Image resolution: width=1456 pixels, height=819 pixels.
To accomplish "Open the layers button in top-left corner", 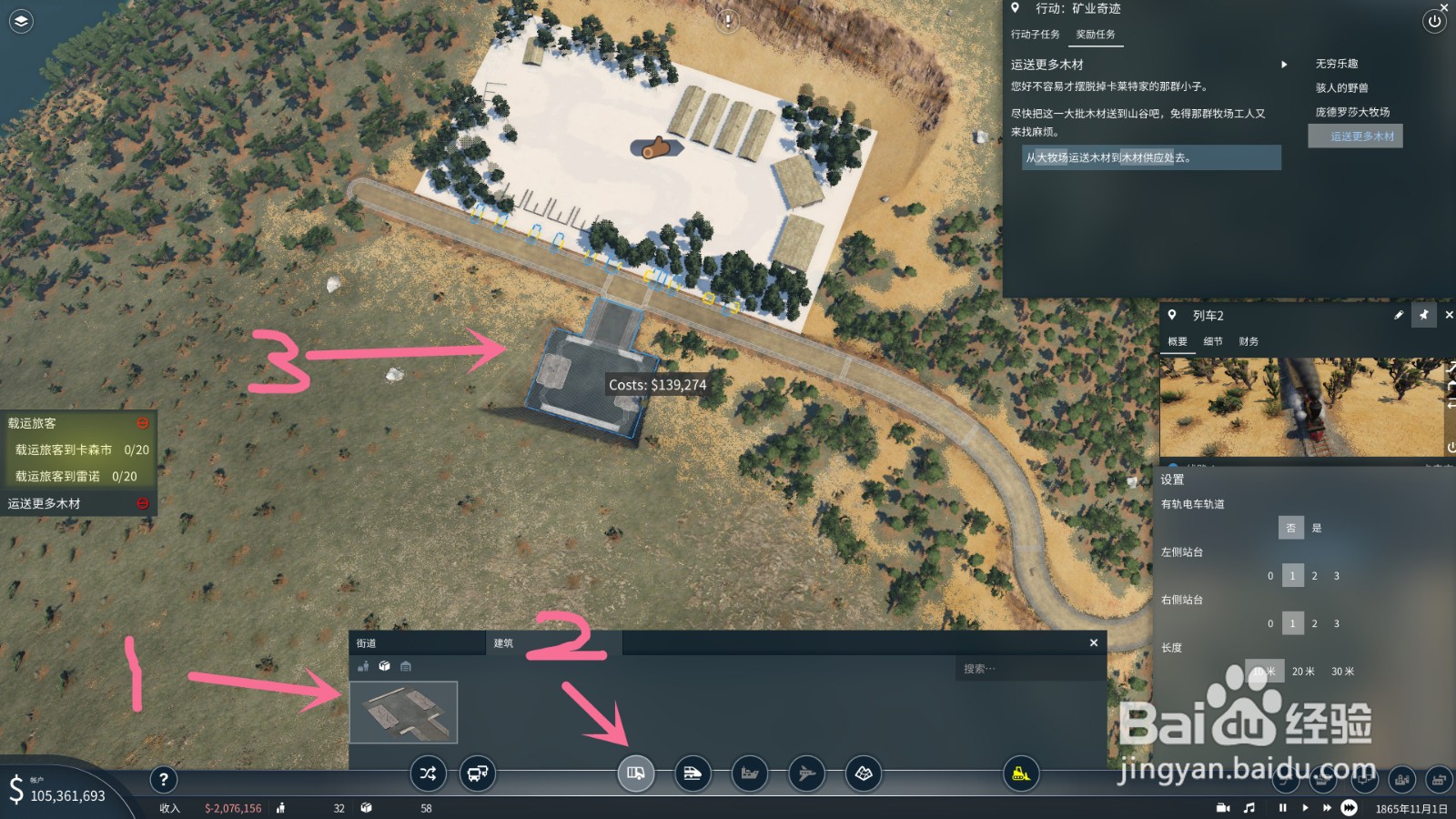I will point(21,21).
